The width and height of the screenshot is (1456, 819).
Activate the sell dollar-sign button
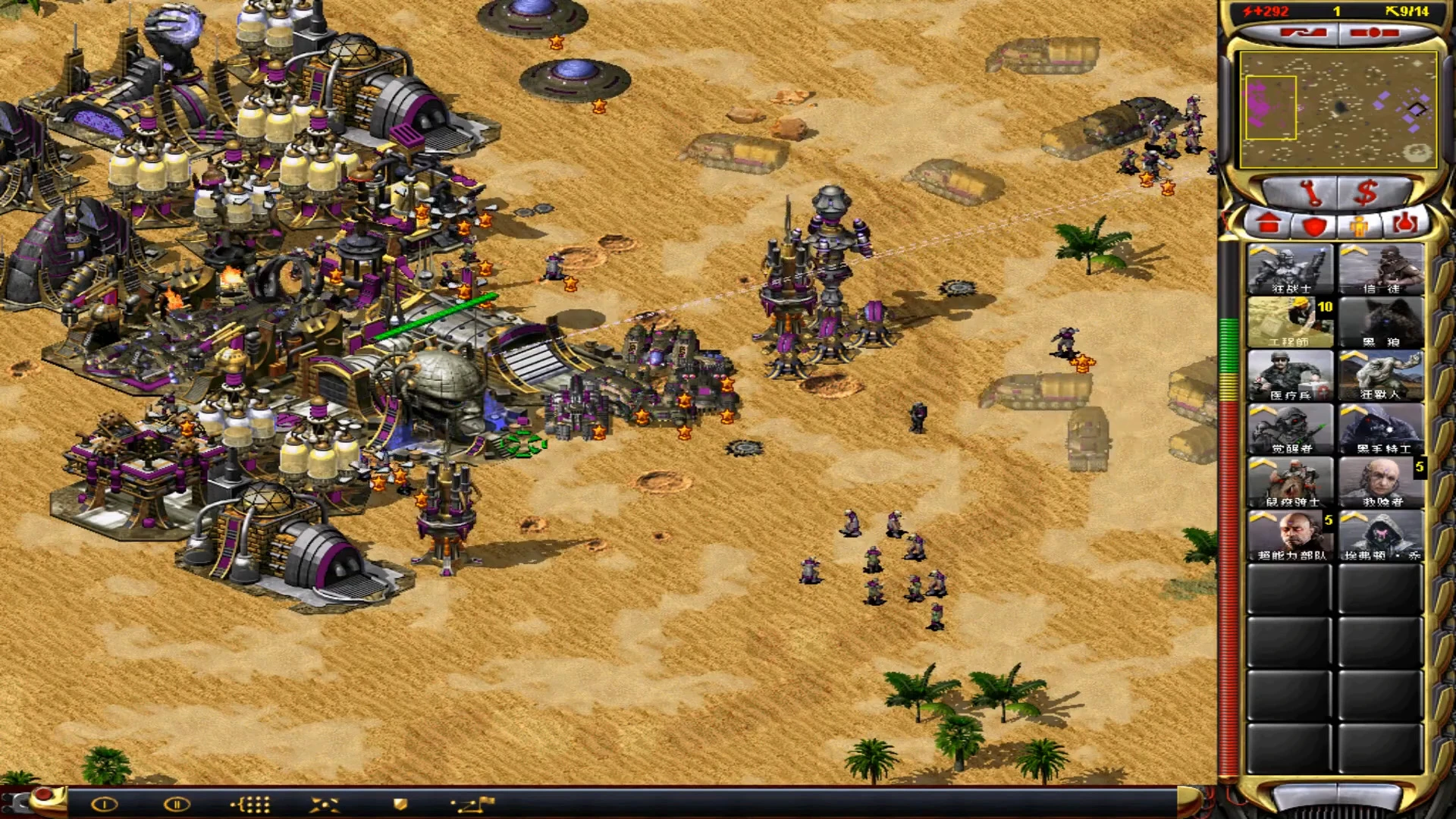1366,193
